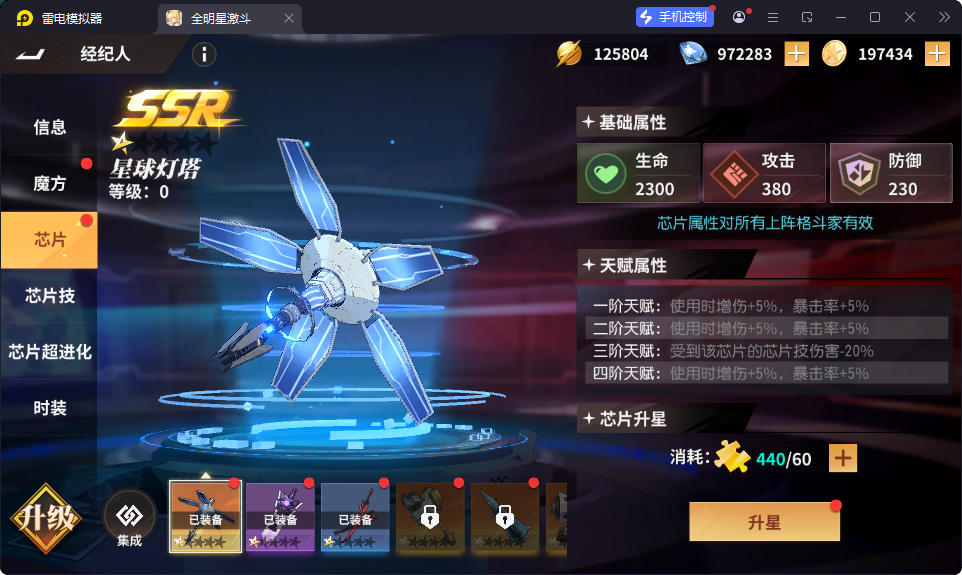The image size is (962, 575).
Task: Close the 全明星激斗 tab
Action: pos(289,18)
